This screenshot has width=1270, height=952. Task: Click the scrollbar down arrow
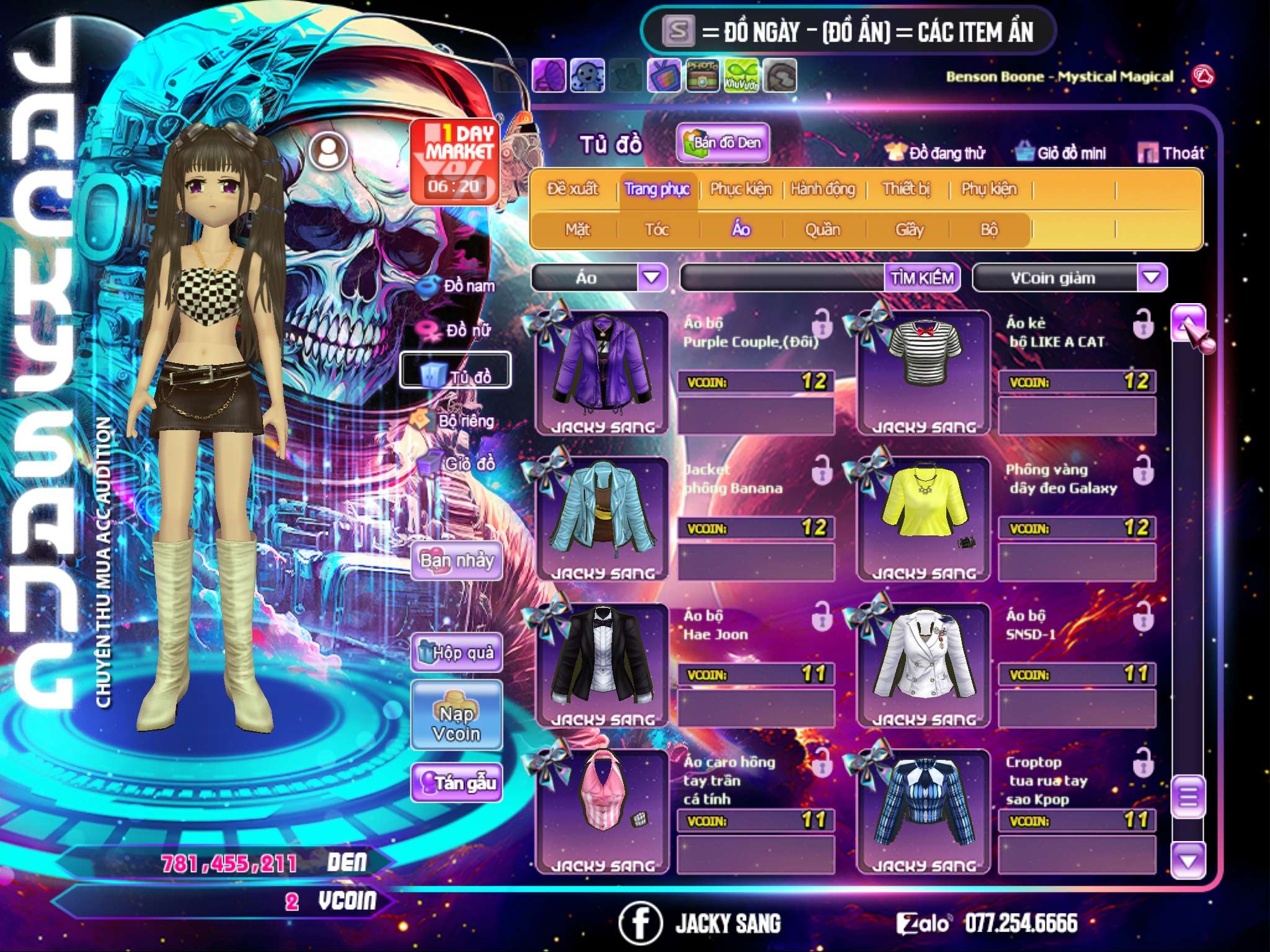point(1188,860)
